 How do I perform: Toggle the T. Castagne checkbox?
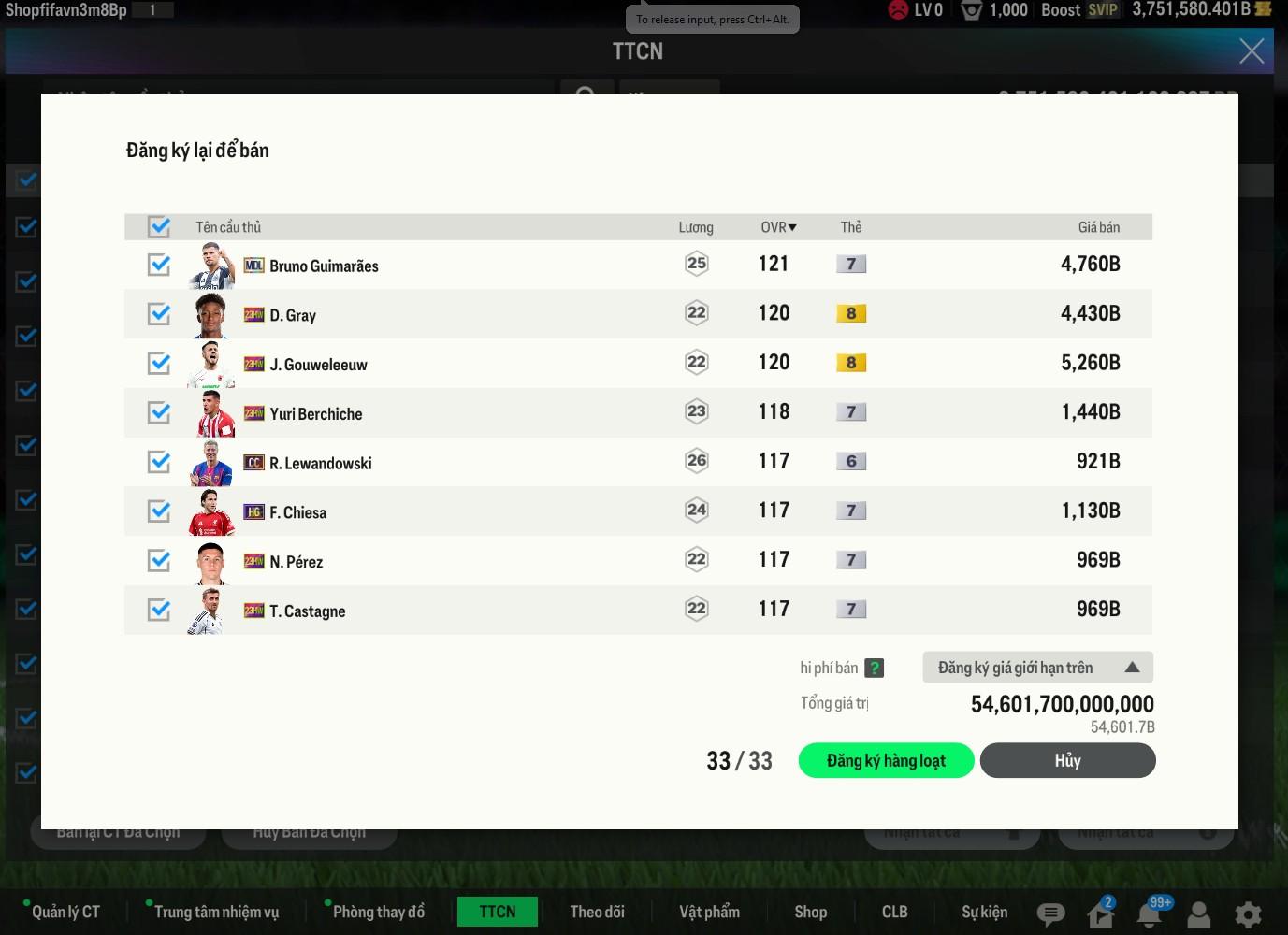(159, 611)
